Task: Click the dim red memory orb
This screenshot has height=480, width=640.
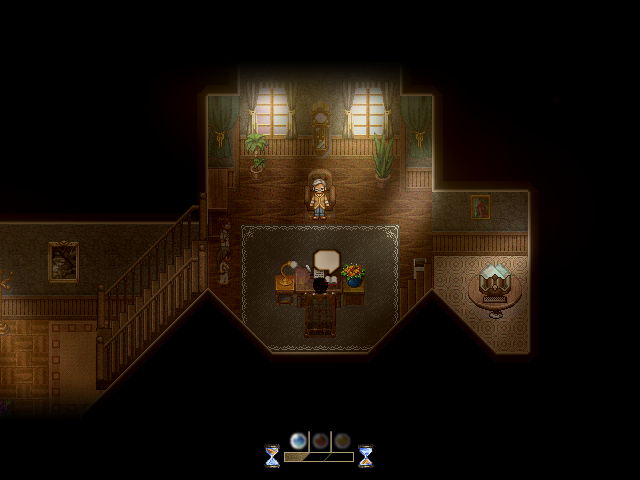Action: pyautogui.click(x=320, y=440)
